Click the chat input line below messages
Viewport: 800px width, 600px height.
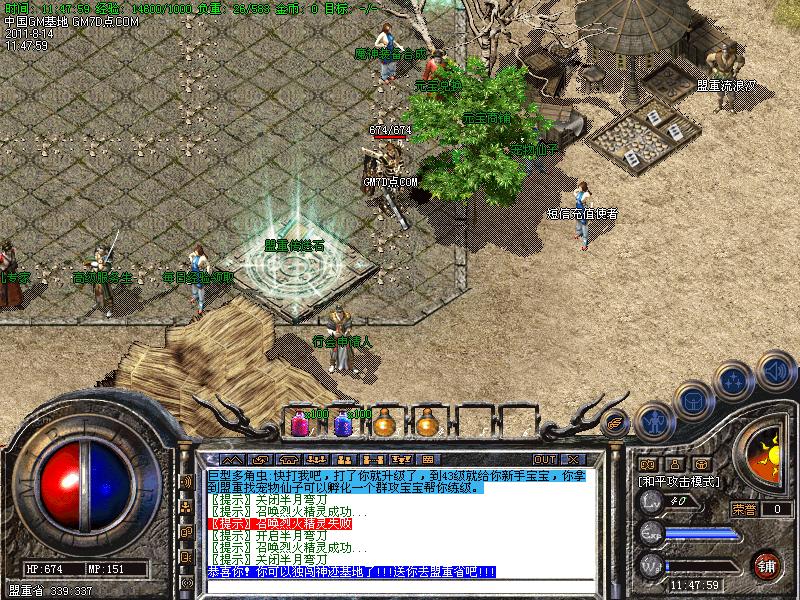click(x=400, y=586)
